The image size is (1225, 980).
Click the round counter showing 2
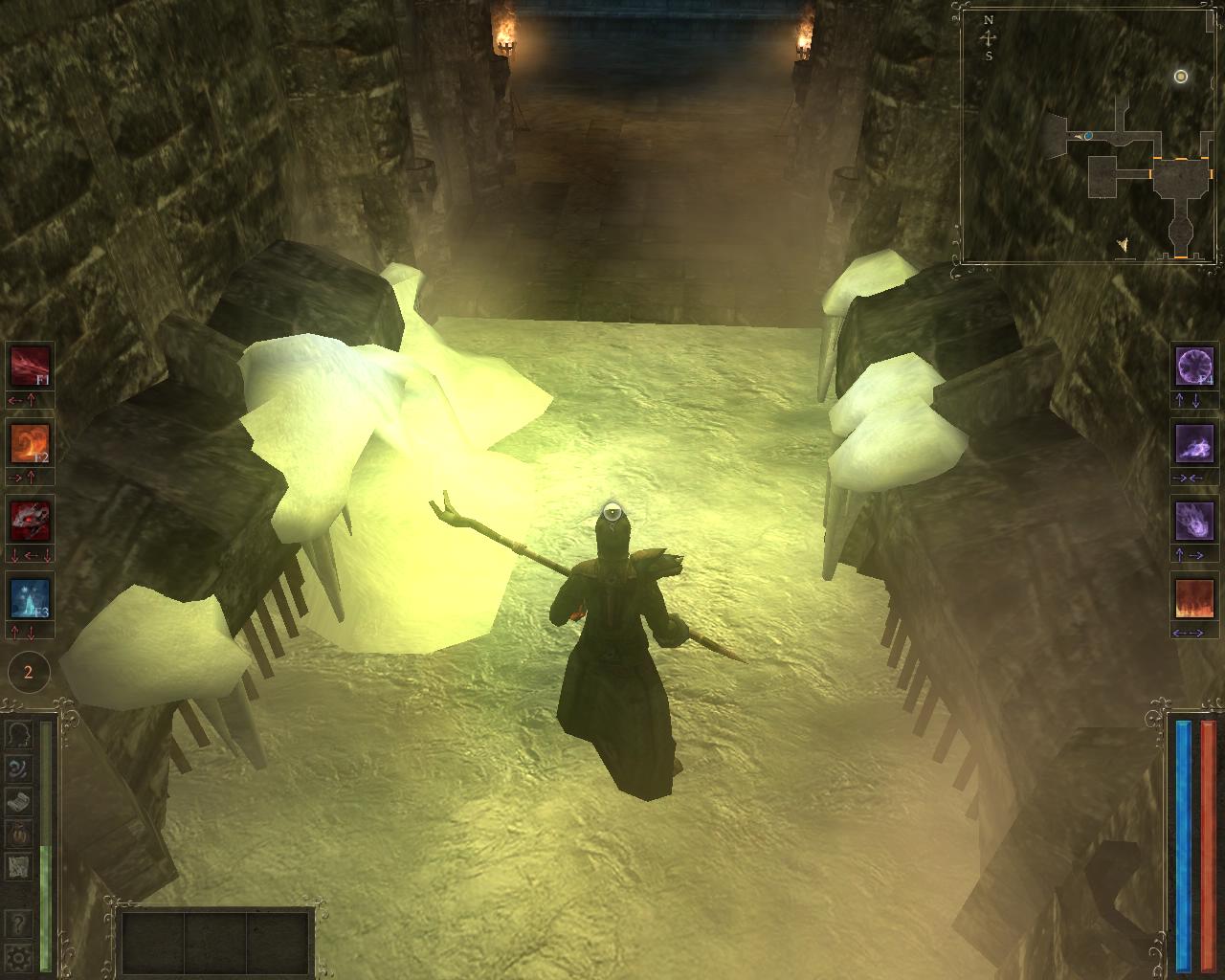tap(28, 672)
